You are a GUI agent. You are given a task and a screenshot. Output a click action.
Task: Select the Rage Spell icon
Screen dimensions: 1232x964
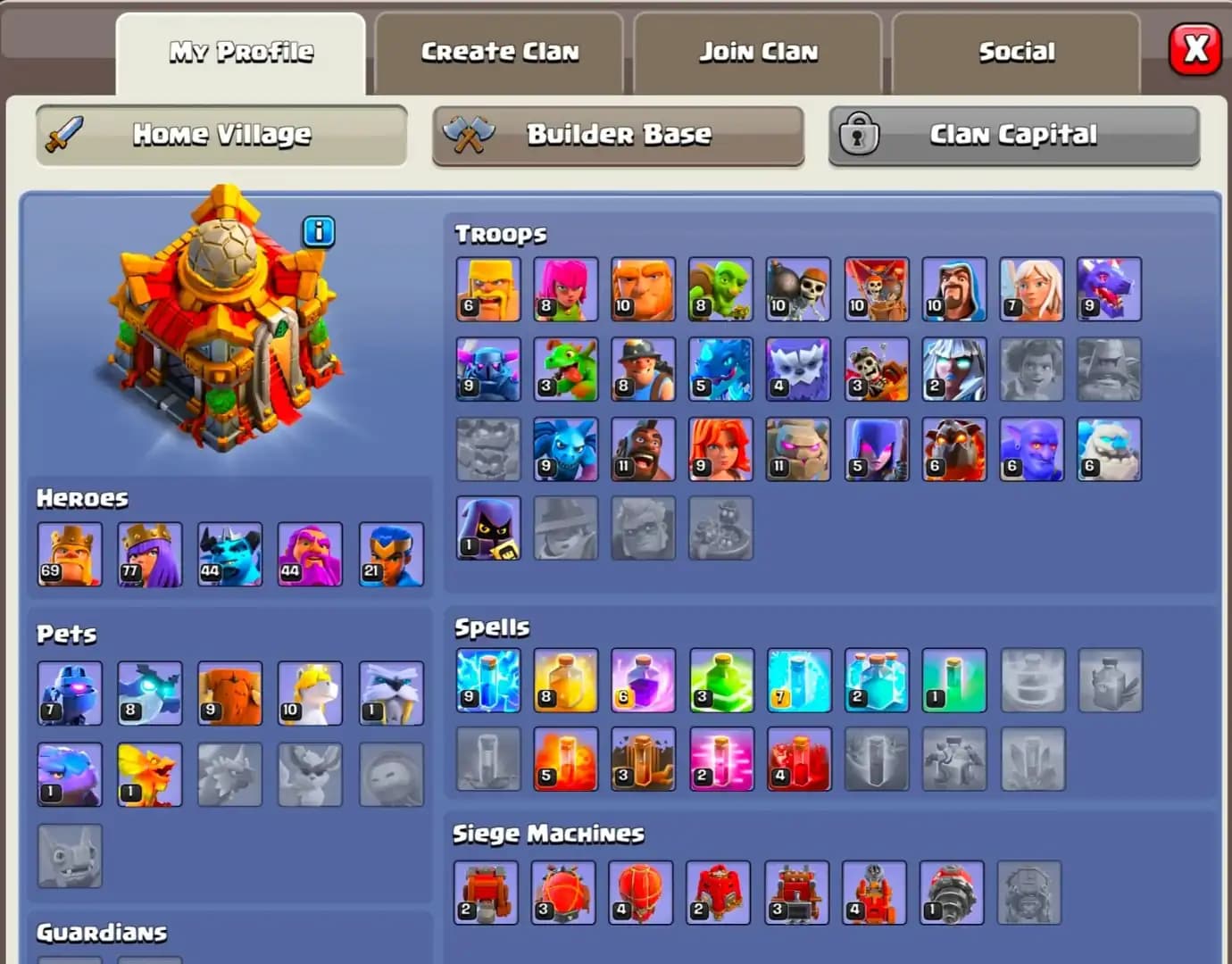coord(644,682)
